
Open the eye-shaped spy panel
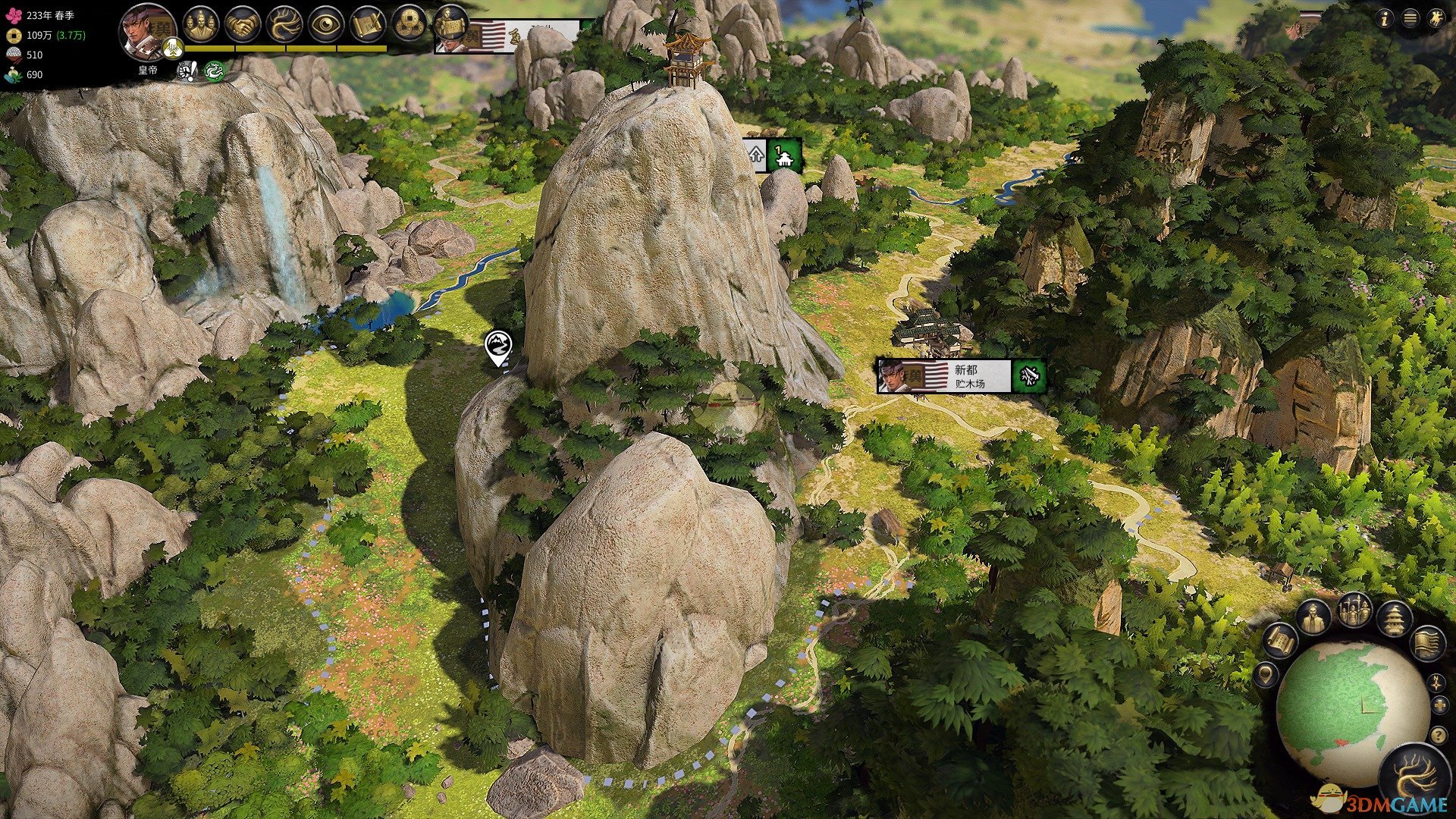pos(326,25)
